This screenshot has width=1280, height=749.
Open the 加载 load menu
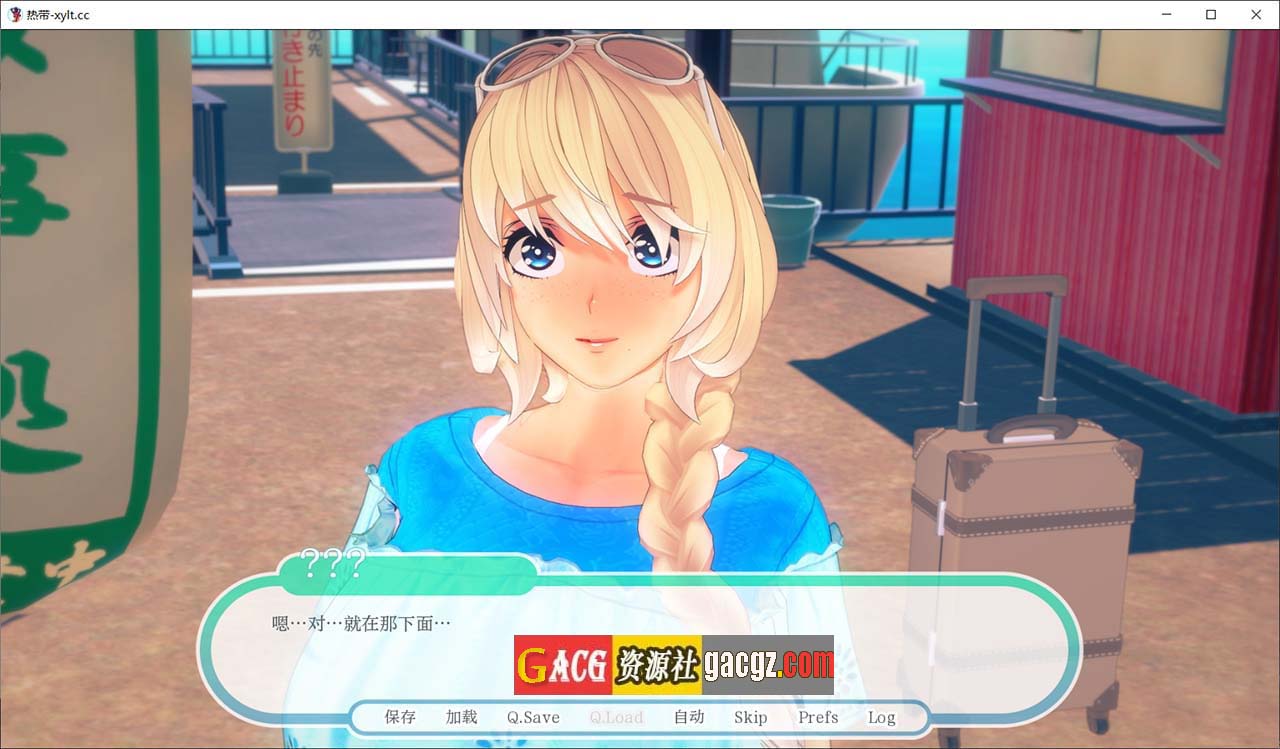coord(461,717)
